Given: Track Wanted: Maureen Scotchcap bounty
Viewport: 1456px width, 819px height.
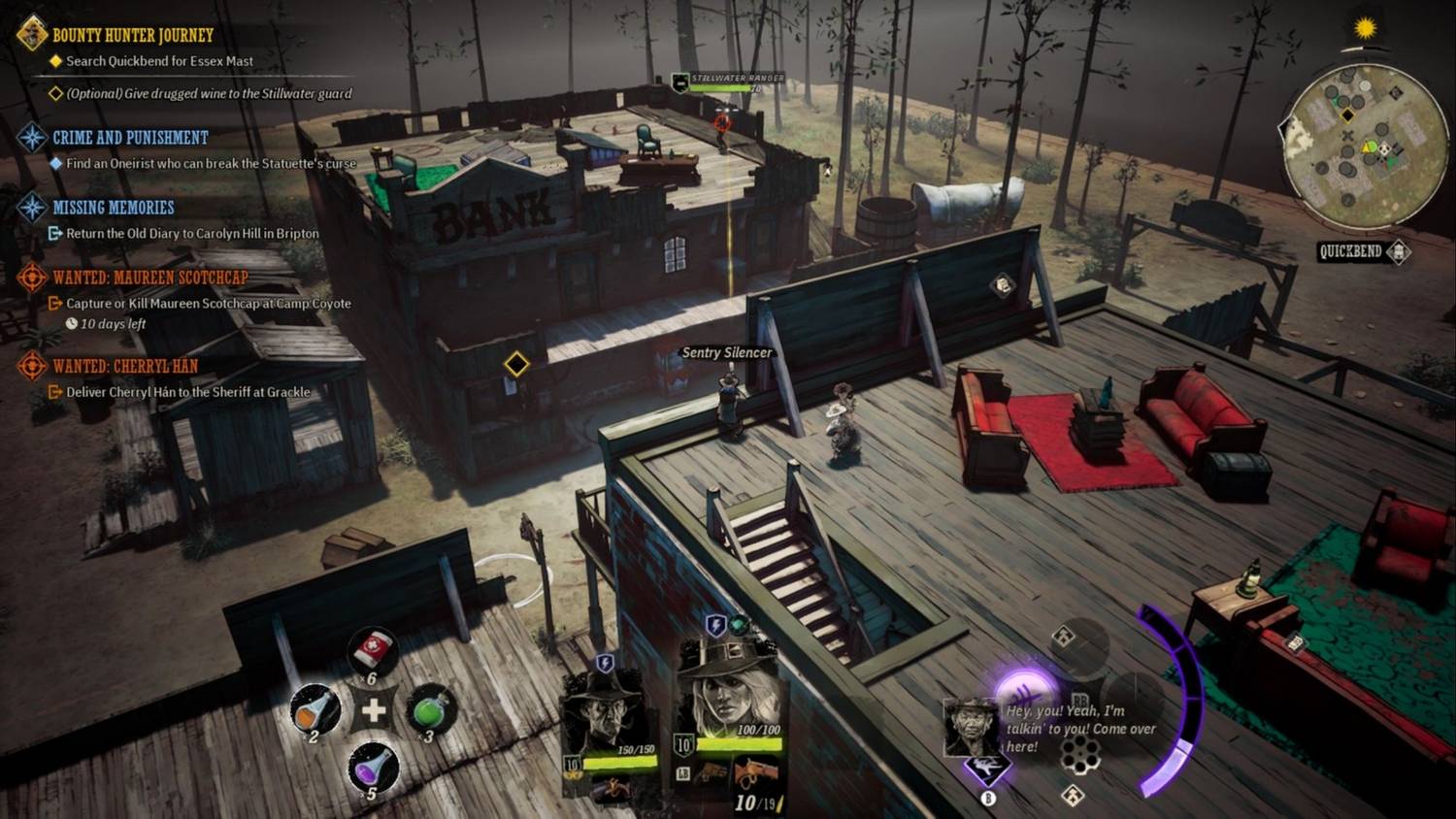Looking at the screenshot, I should 149,278.
